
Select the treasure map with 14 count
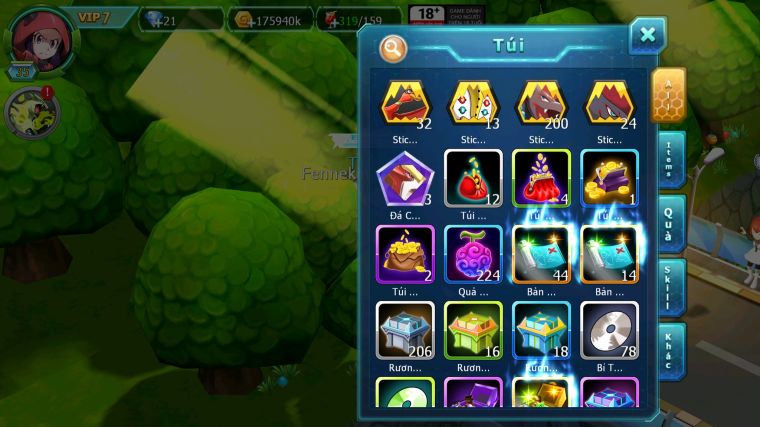point(609,253)
